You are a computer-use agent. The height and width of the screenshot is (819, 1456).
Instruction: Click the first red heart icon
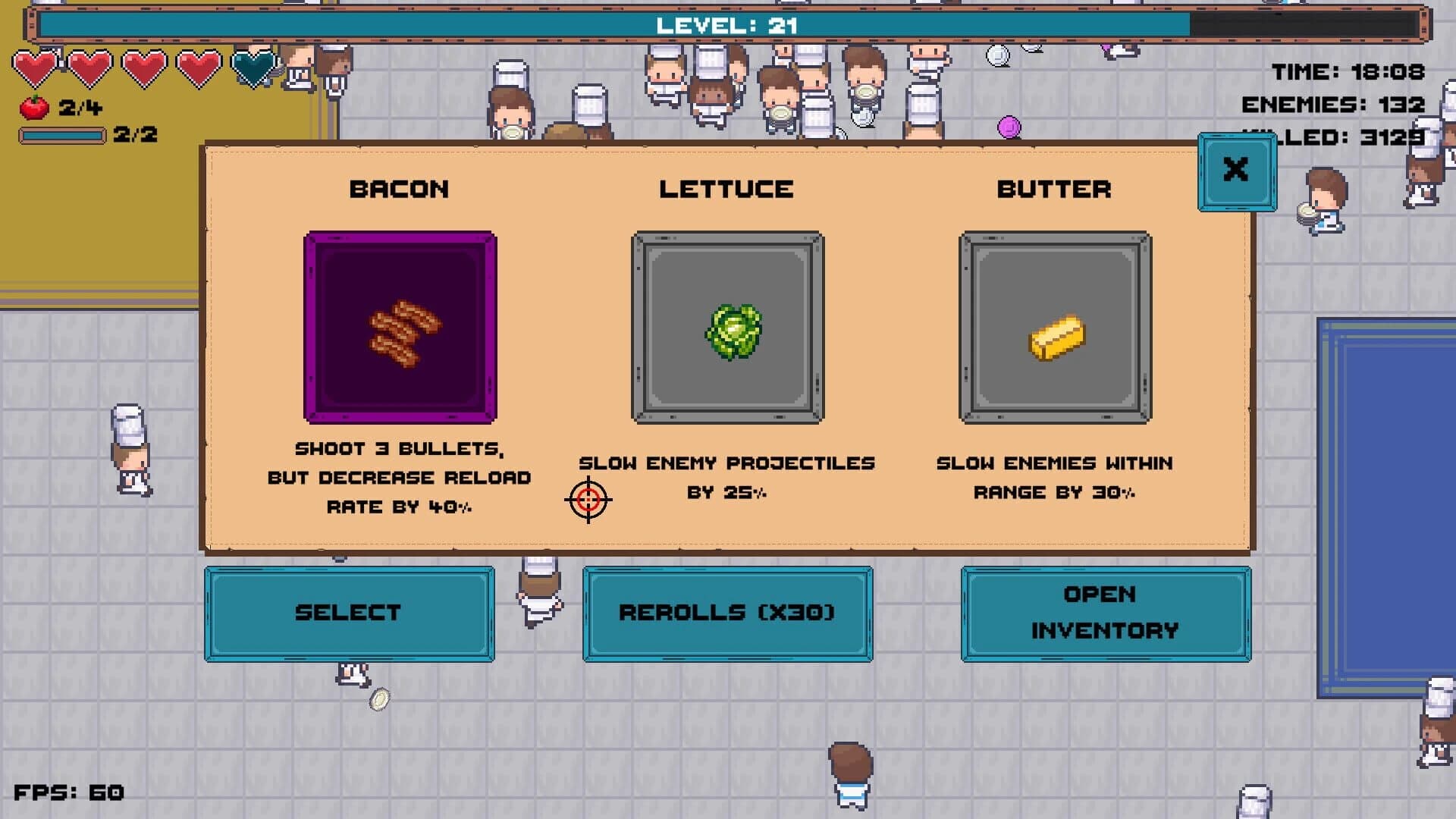(x=36, y=68)
